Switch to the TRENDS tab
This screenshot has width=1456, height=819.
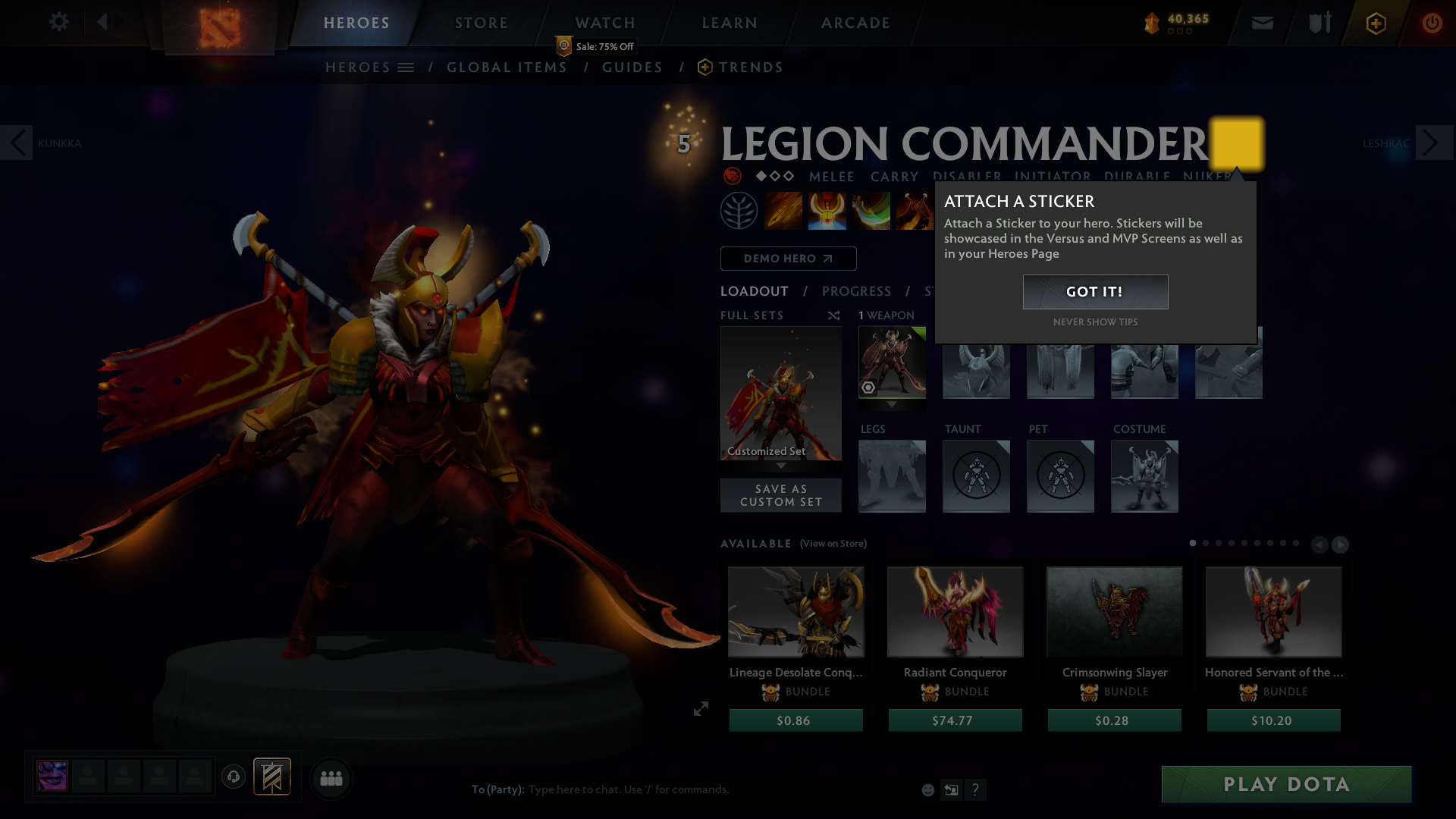pyautogui.click(x=751, y=67)
